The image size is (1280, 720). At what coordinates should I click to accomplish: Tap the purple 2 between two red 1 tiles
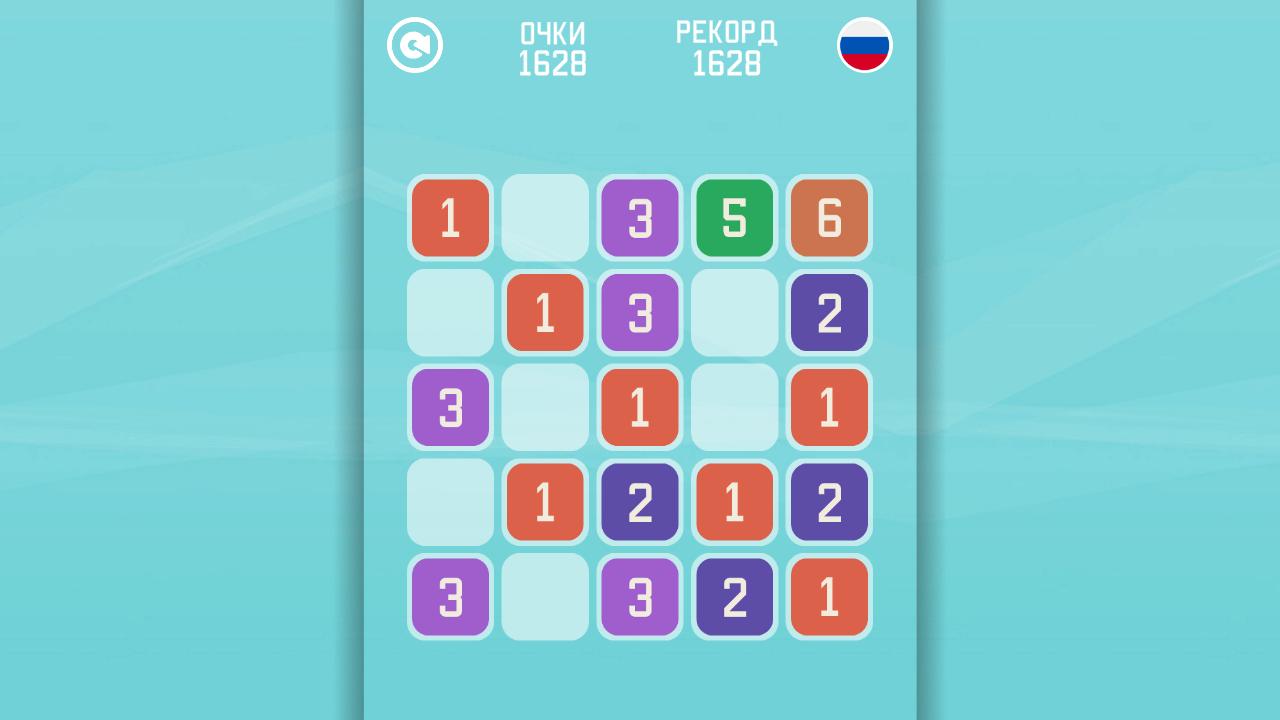(x=640, y=502)
